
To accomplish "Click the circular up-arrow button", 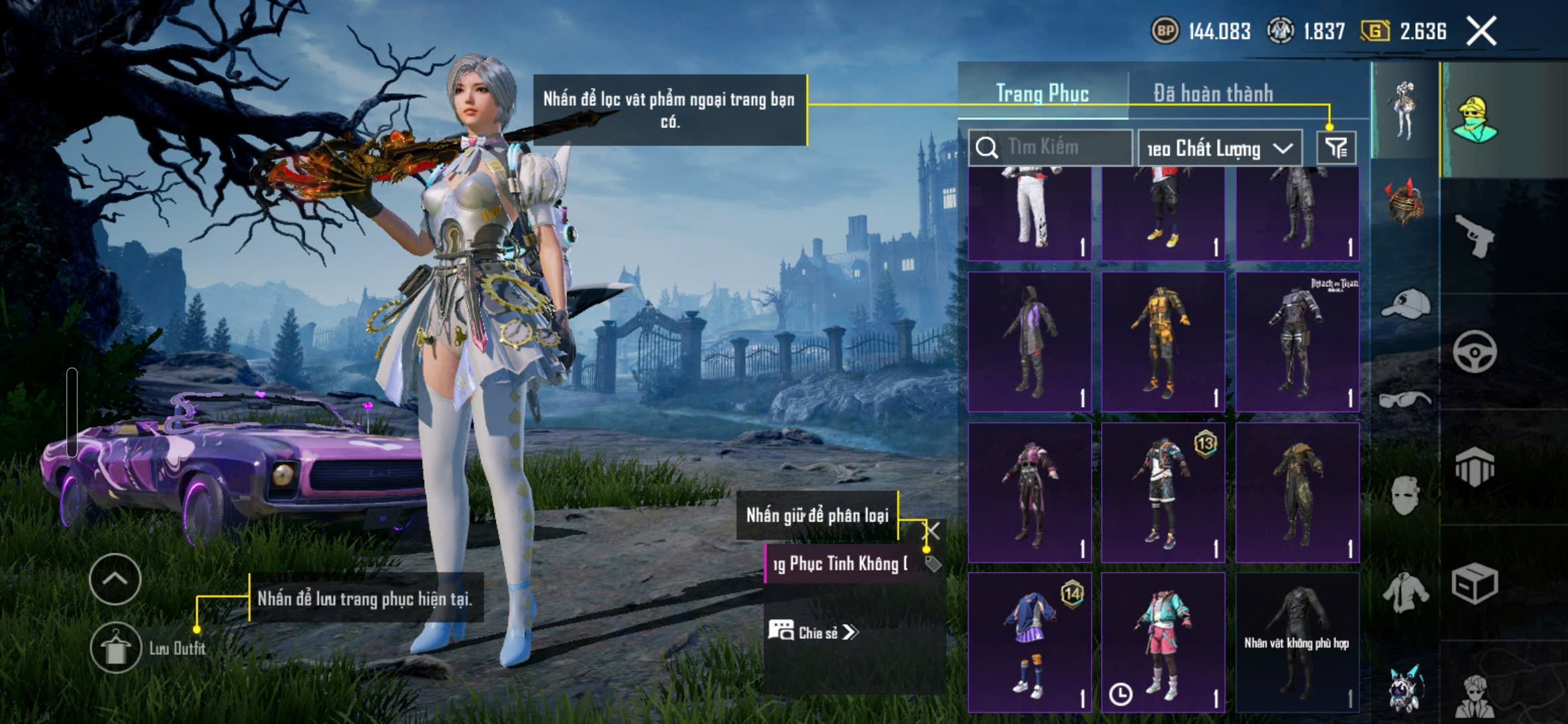I will click(x=115, y=579).
